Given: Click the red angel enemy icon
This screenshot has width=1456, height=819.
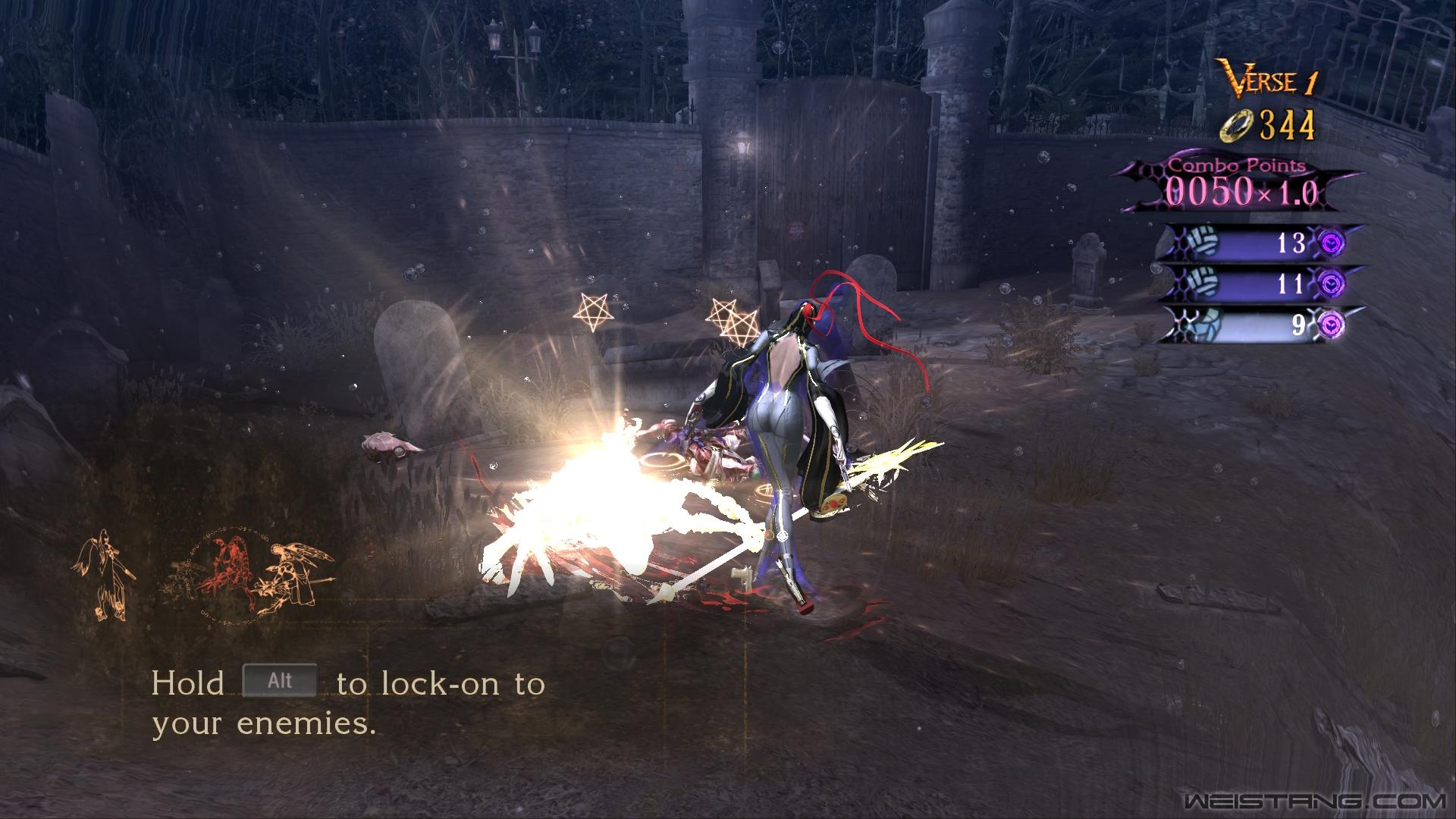Looking at the screenshot, I should pyautogui.click(x=233, y=573).
